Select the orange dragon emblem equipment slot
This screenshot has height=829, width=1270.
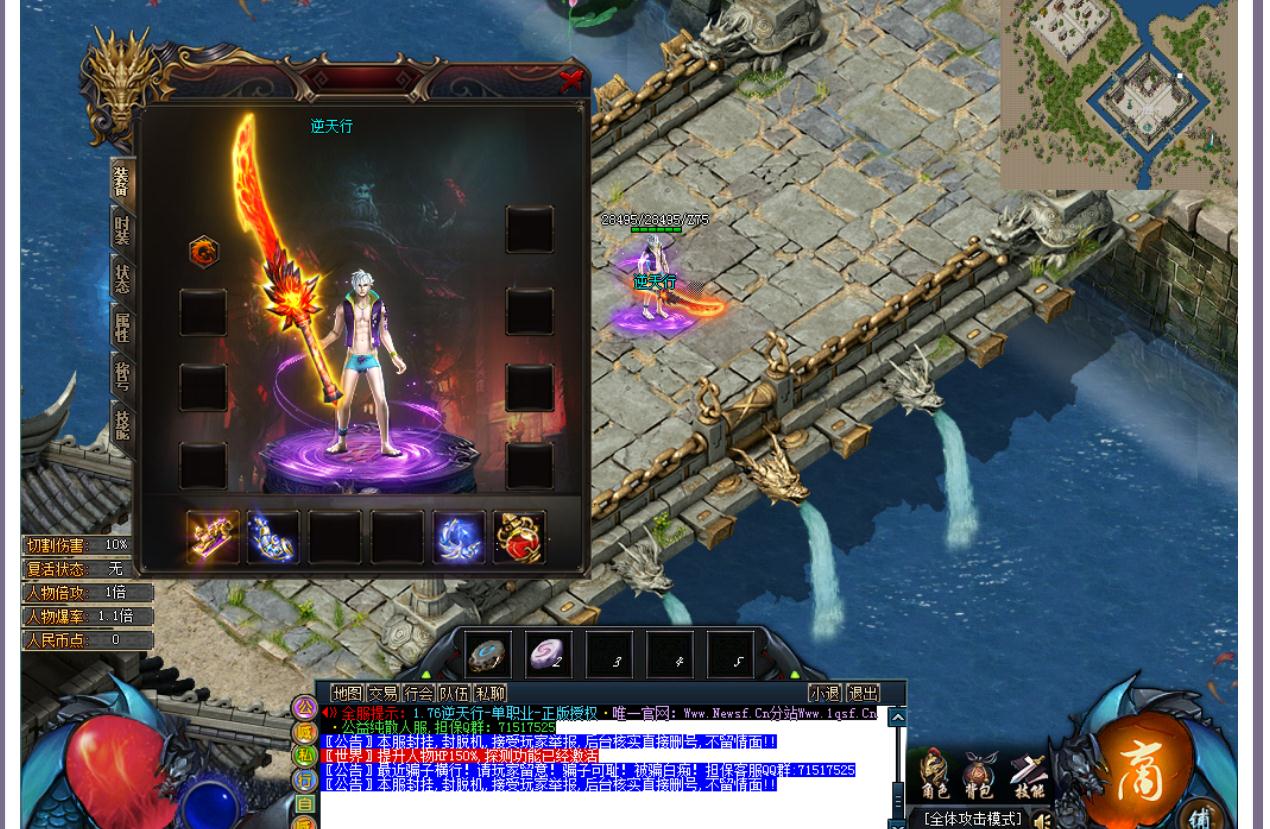click(203, 252)
